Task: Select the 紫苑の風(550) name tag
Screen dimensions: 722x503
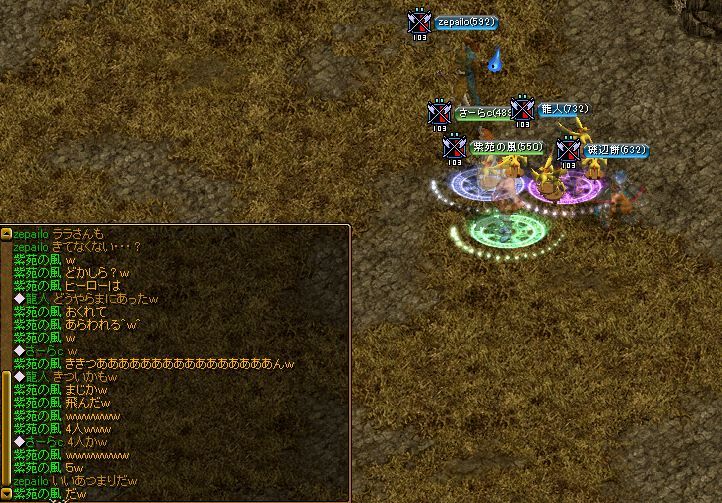Action: 507,147
